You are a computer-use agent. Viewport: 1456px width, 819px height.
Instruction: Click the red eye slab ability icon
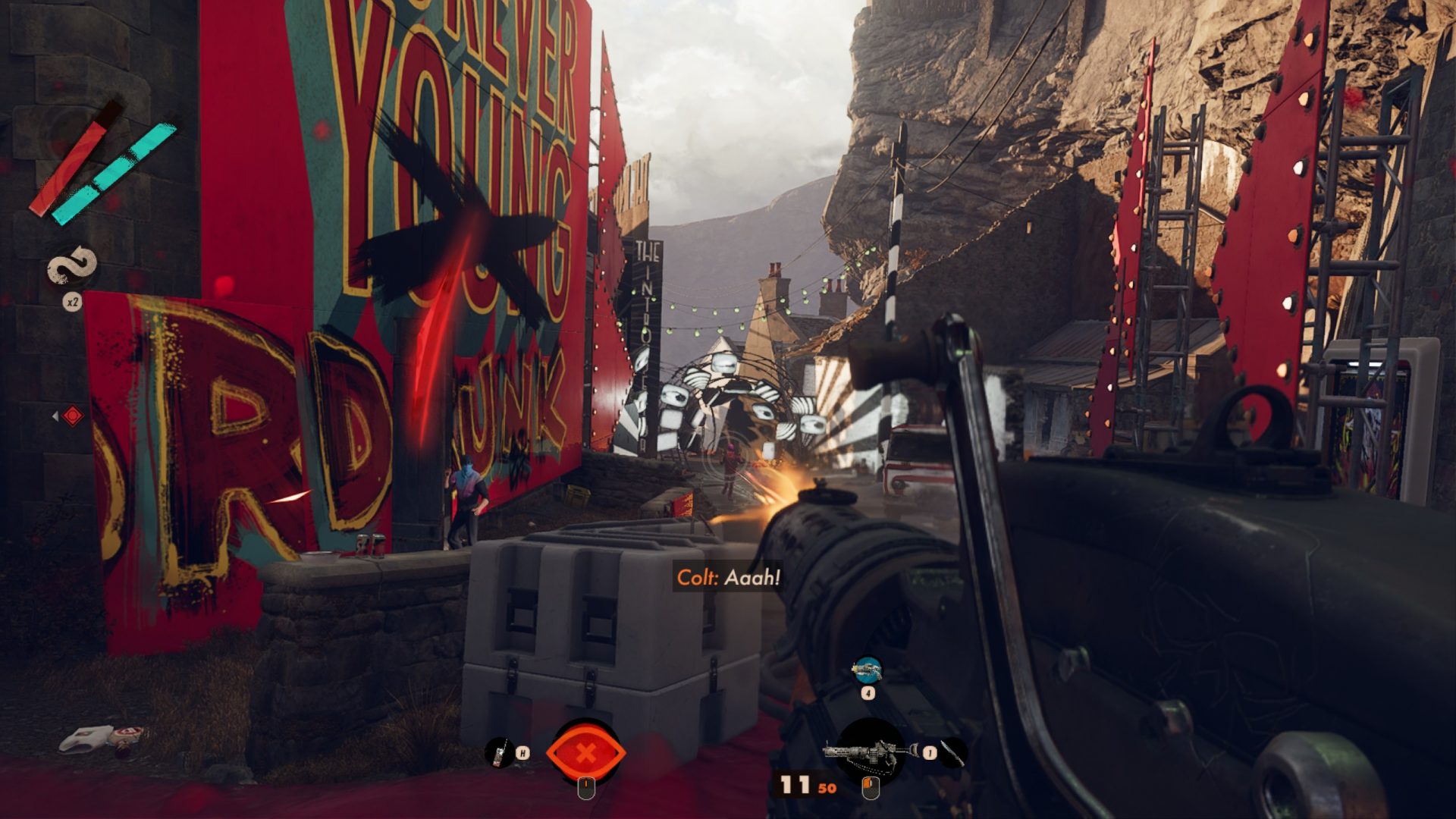[x=585, y=753]
